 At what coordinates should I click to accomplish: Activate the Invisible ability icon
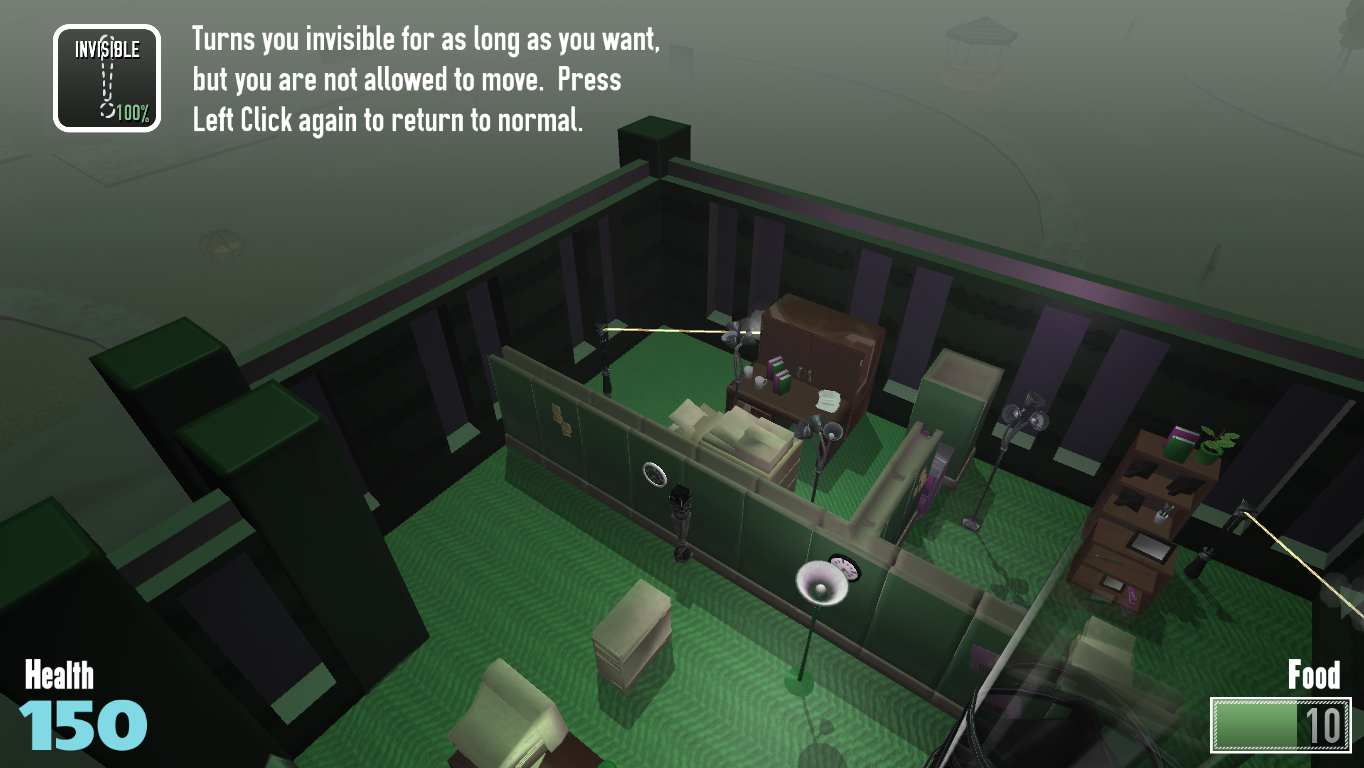point(107,78)
